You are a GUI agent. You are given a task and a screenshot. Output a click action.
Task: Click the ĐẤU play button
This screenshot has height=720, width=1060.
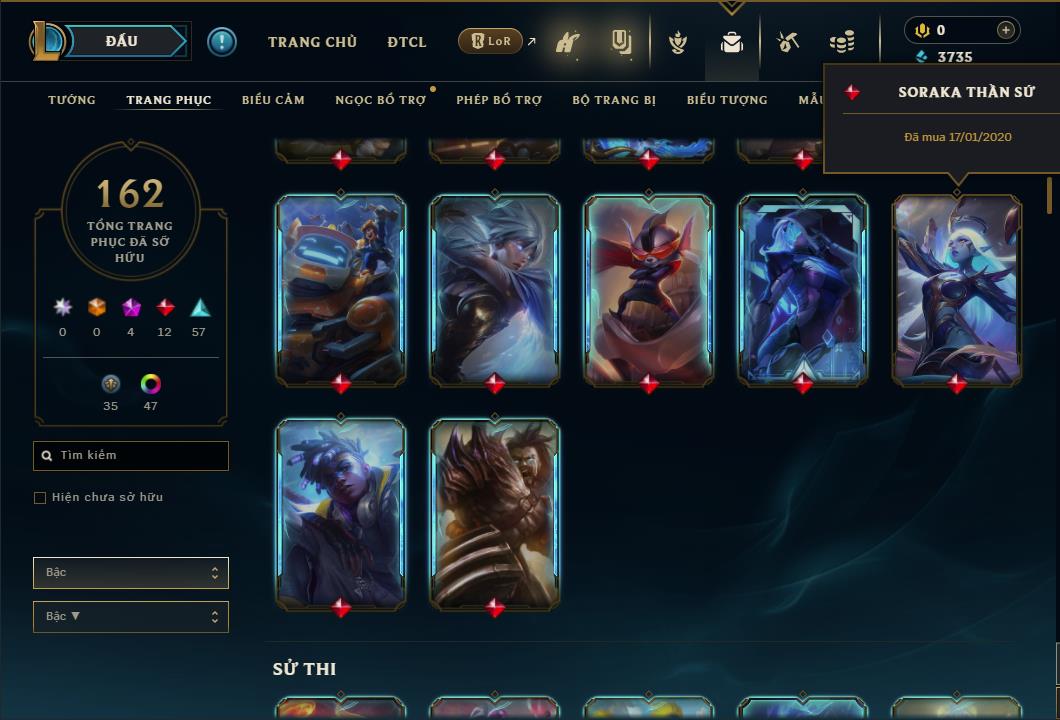point(121,41)
